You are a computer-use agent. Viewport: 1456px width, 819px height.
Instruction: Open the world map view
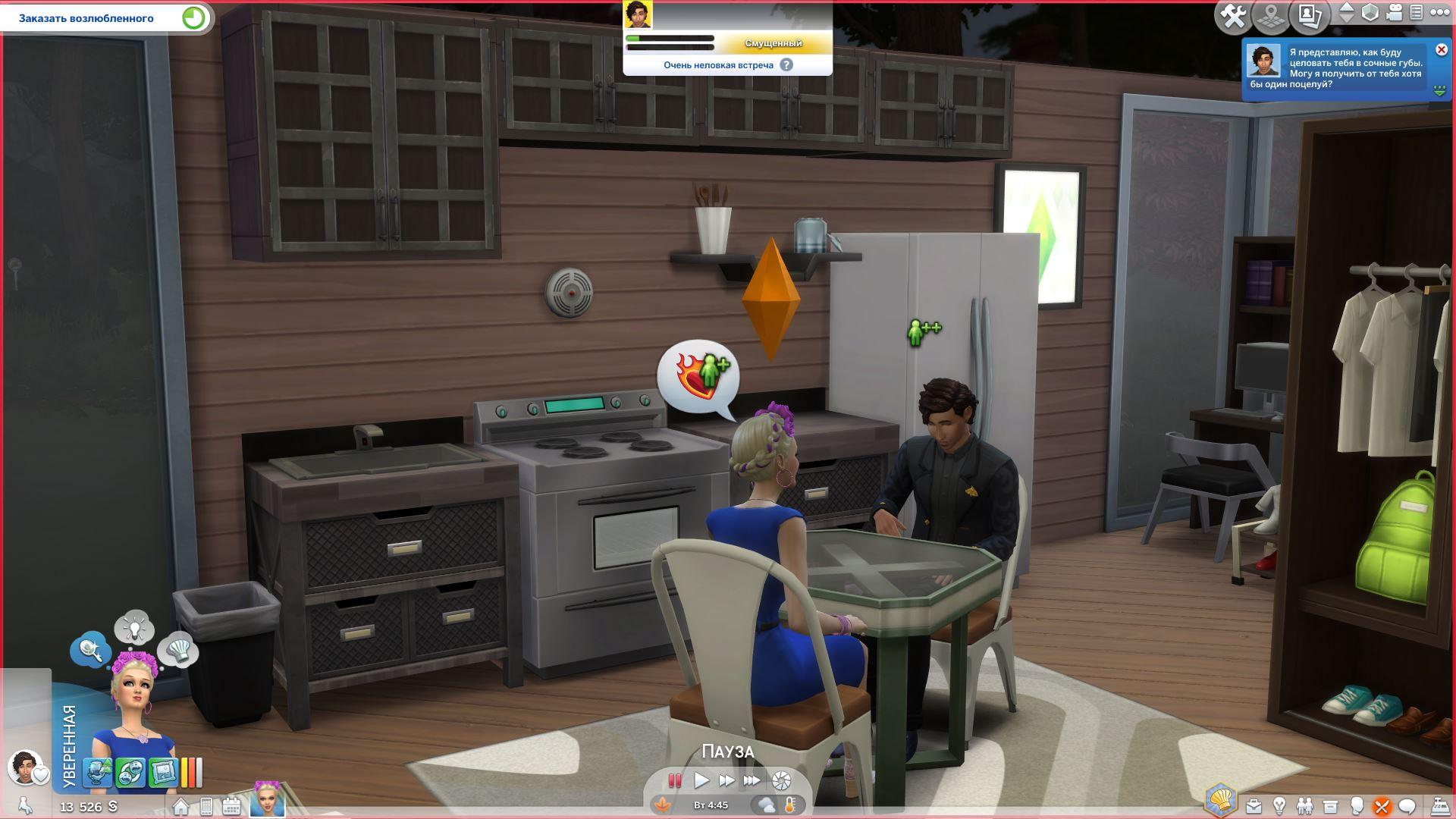click(1272, 17)
